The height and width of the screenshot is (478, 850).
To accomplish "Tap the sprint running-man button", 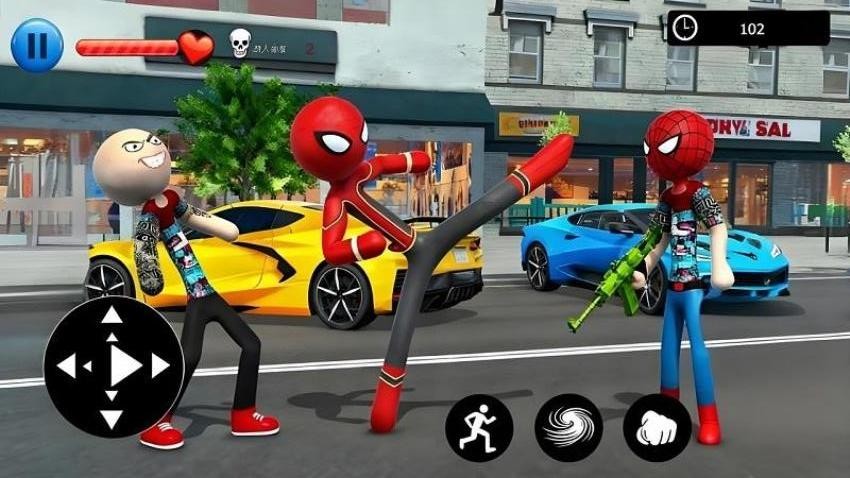I will pyautogui.click(x=479, y=427).
